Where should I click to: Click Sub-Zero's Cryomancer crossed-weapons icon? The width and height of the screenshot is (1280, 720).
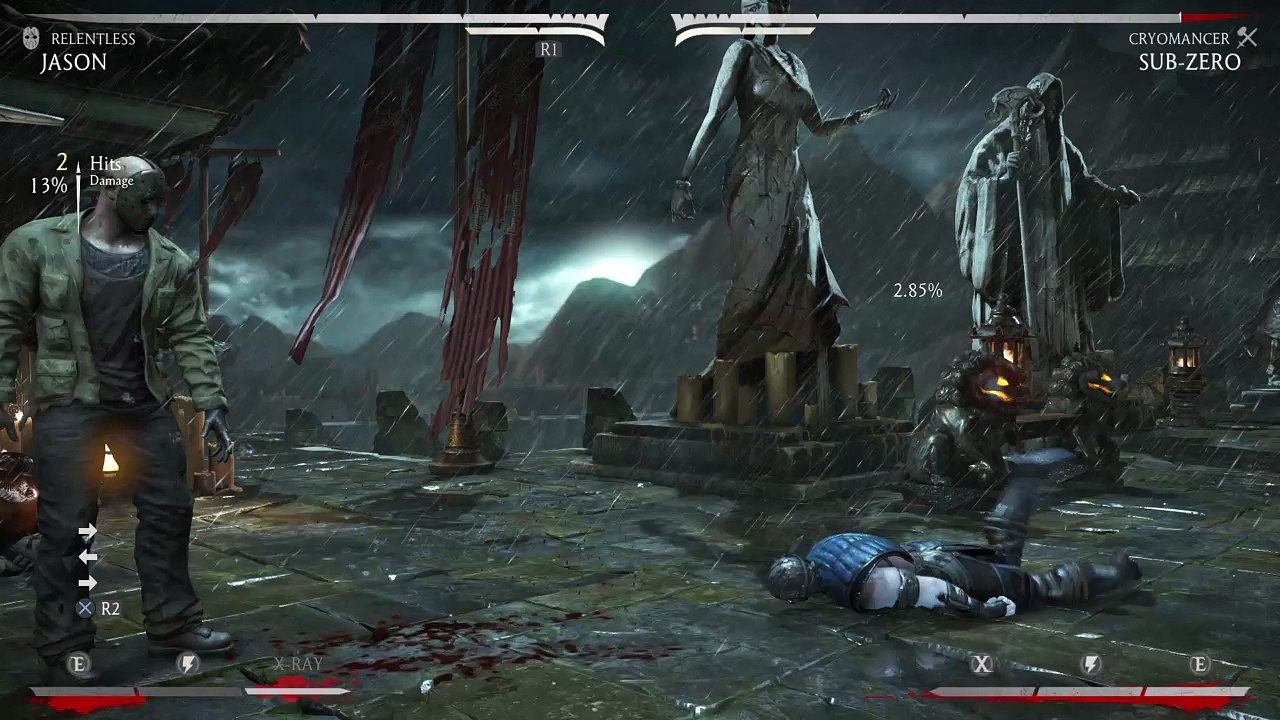point(1246,38)
